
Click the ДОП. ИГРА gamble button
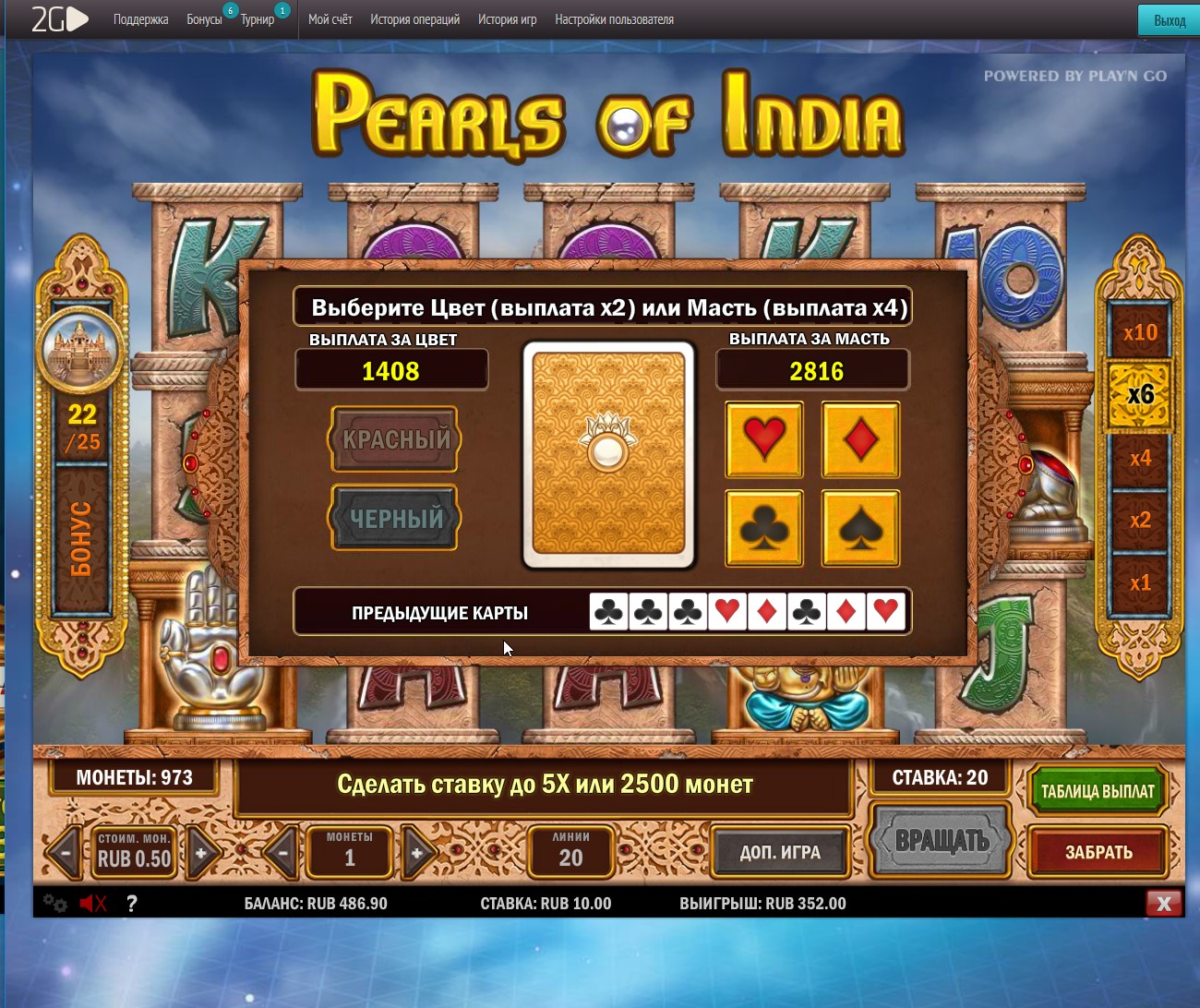coord(780,852)
